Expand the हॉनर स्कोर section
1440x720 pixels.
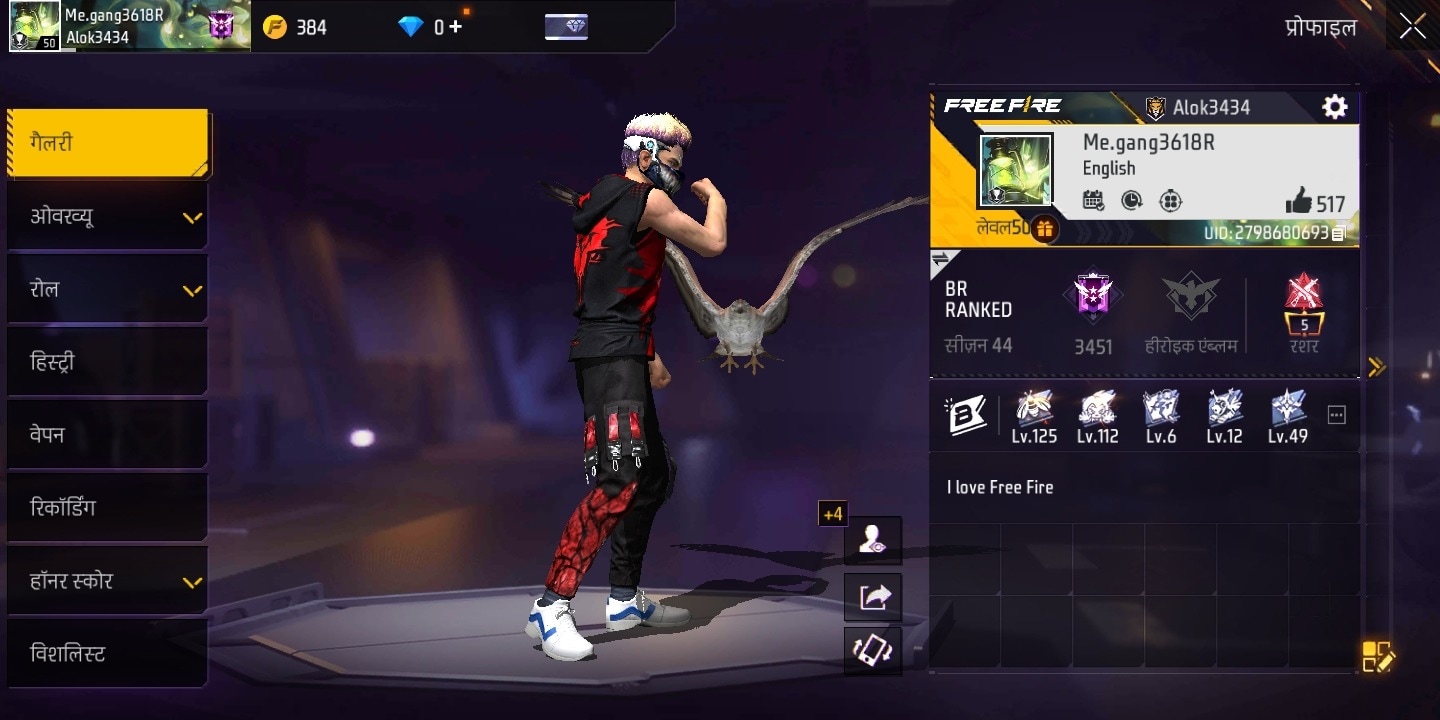(x=108, y=581)
